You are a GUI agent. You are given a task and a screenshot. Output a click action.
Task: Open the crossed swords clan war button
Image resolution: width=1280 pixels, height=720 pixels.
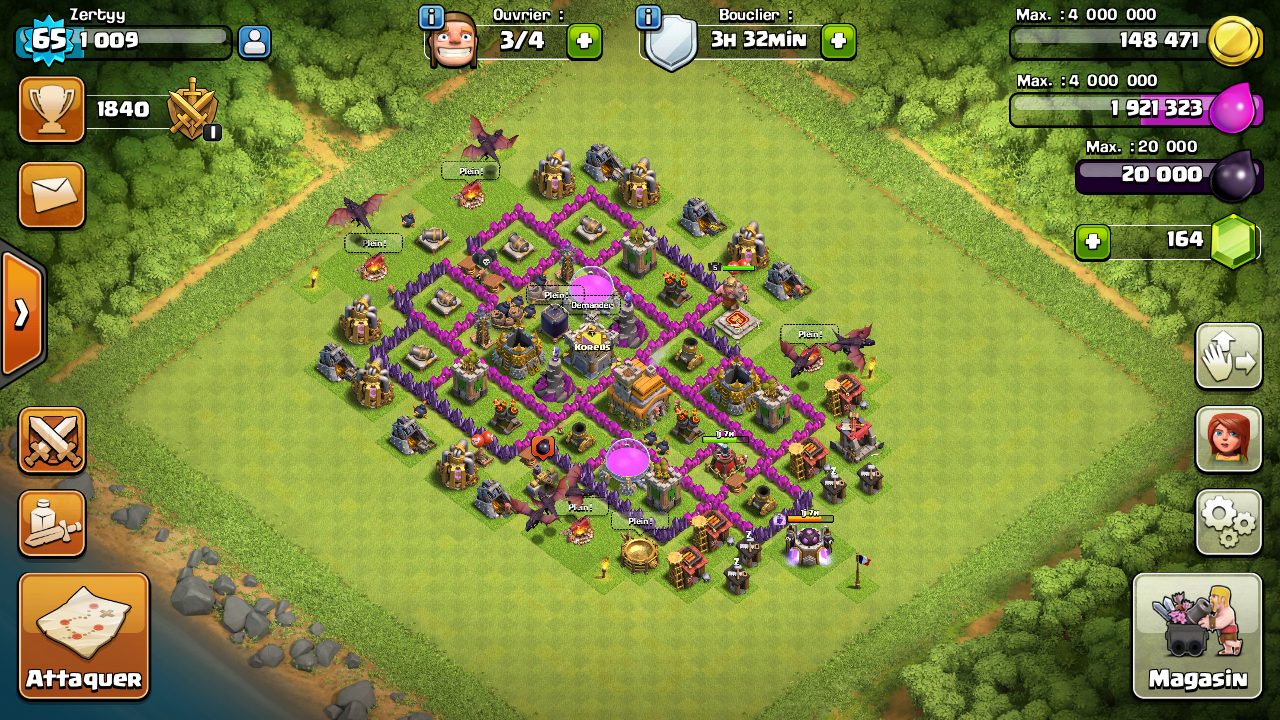(52, 440)
